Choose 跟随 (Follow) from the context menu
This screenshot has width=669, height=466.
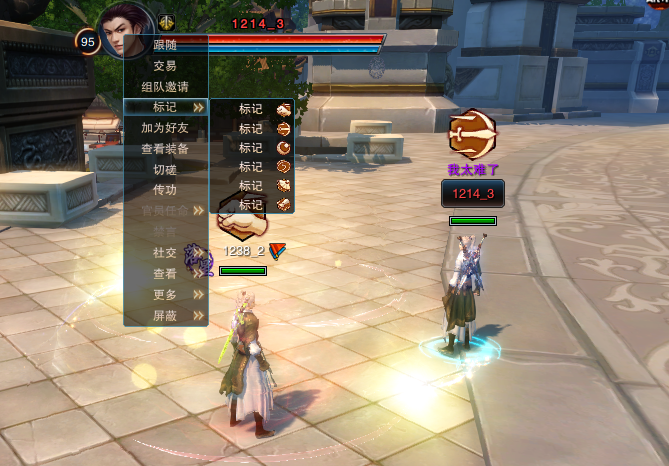(164, 45)
